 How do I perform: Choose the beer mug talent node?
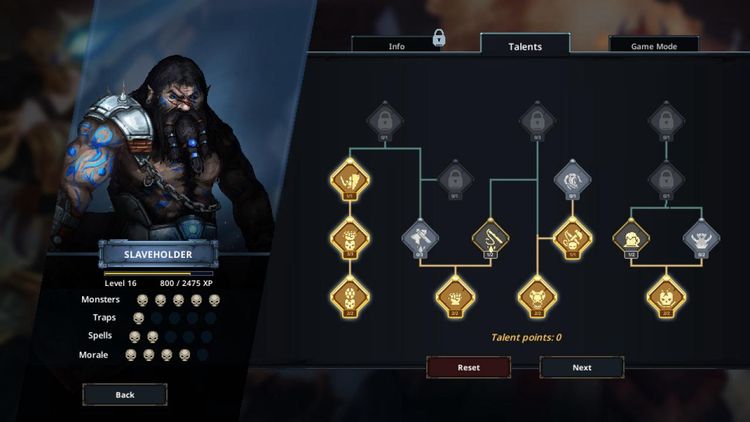coord(632,237)
